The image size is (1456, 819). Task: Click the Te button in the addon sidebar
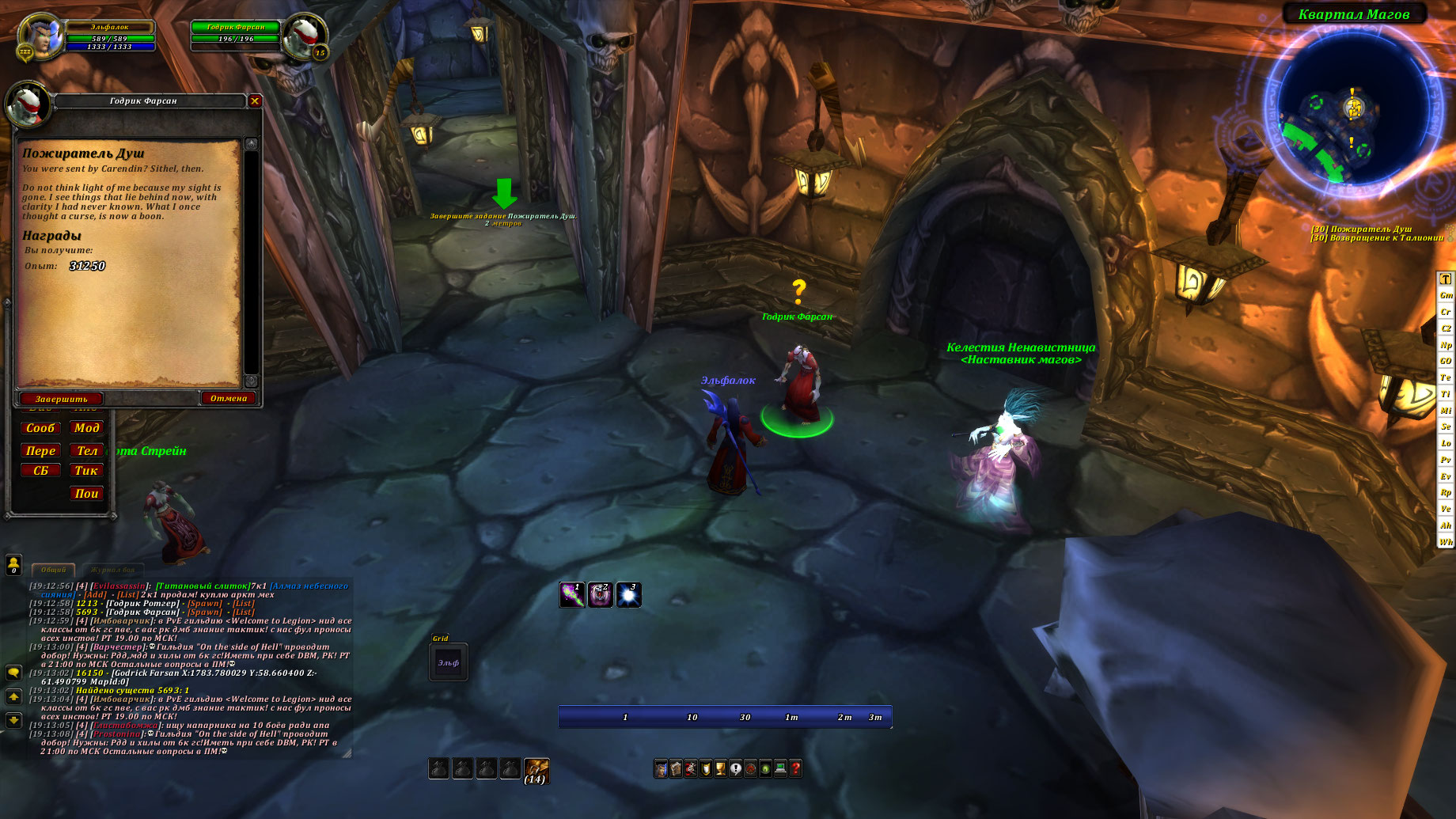coord(1446,377)
